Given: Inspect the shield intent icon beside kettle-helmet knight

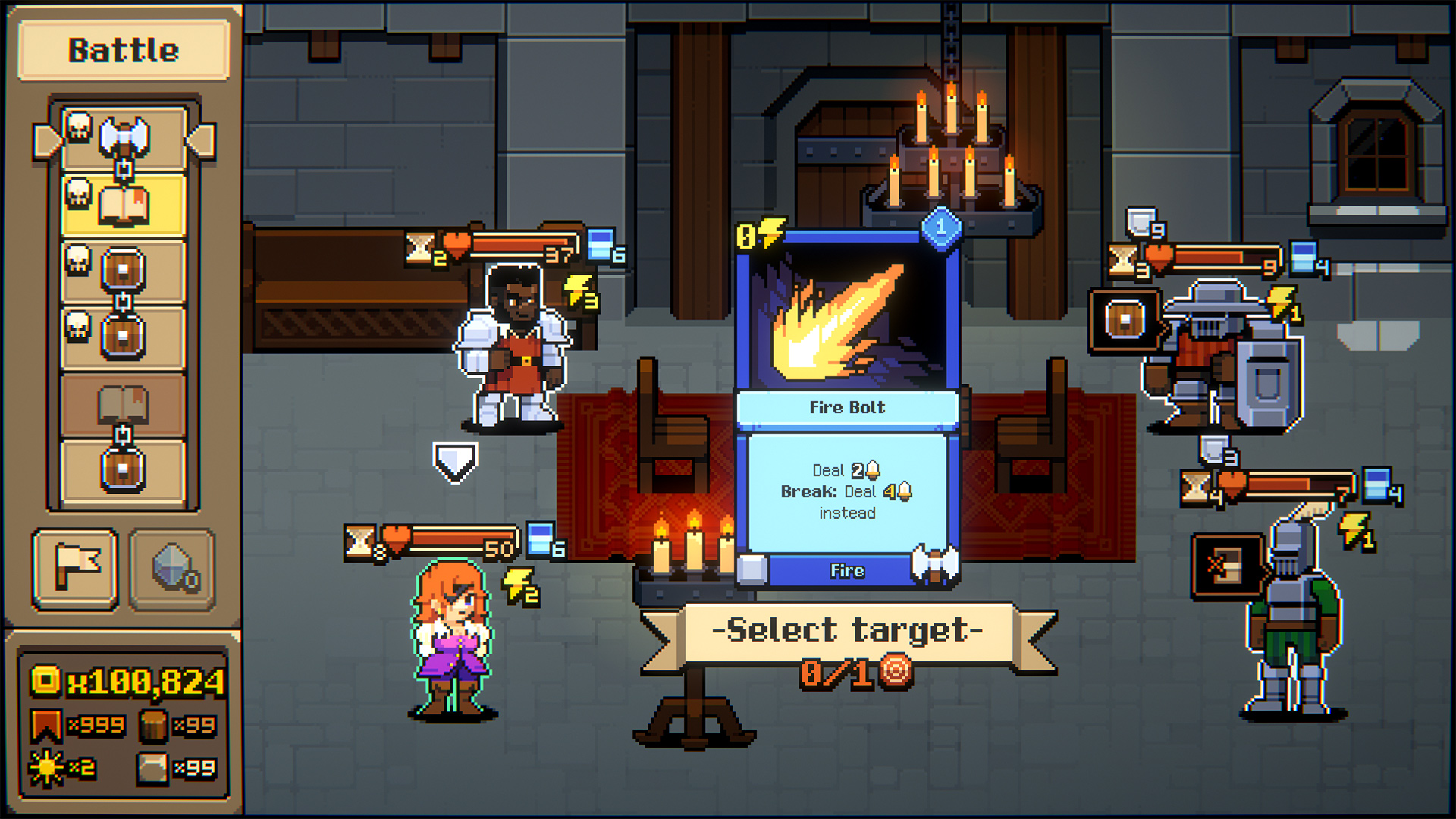Looking at the screenshot, I should pyautogui.click(x=1125, y=320).
